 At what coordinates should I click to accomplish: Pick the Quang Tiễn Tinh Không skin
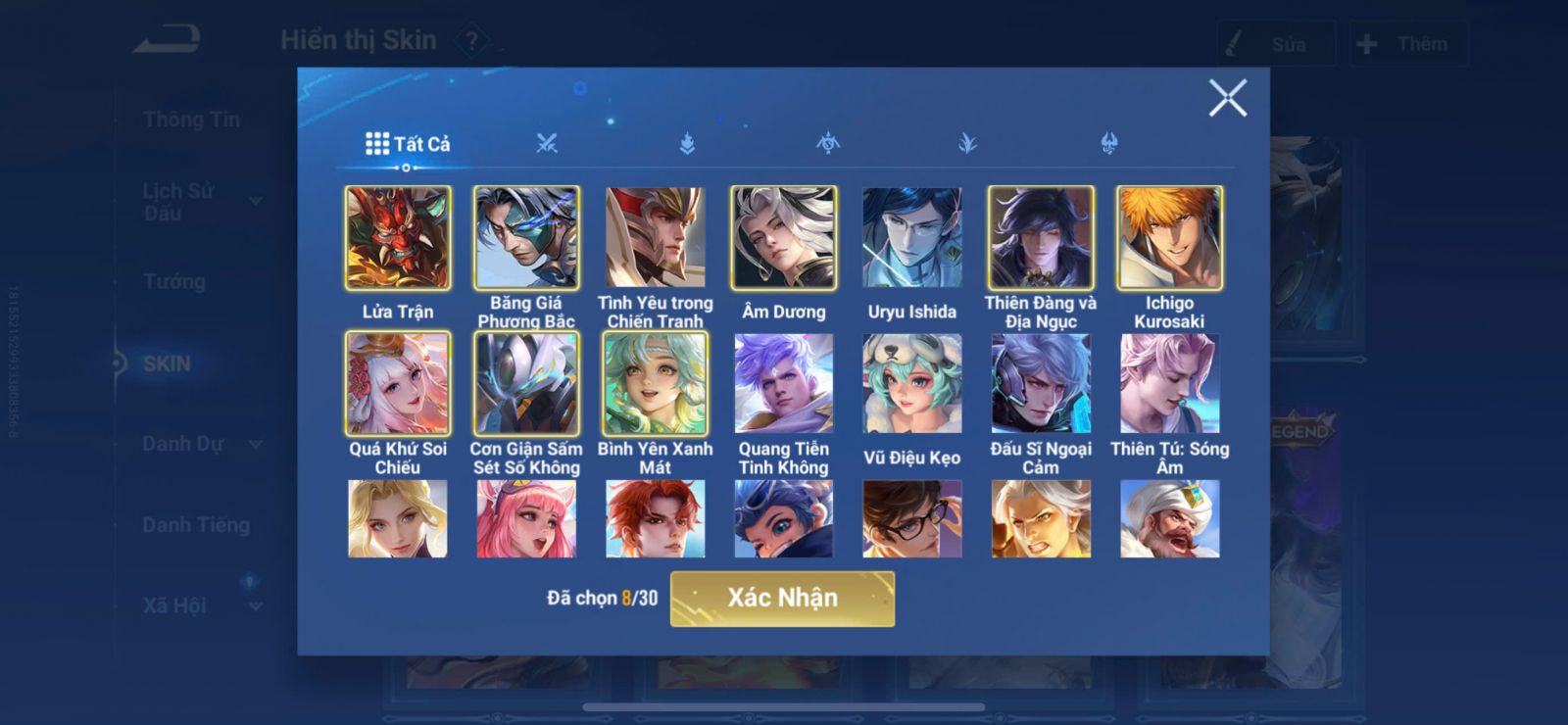pos(783,383)
